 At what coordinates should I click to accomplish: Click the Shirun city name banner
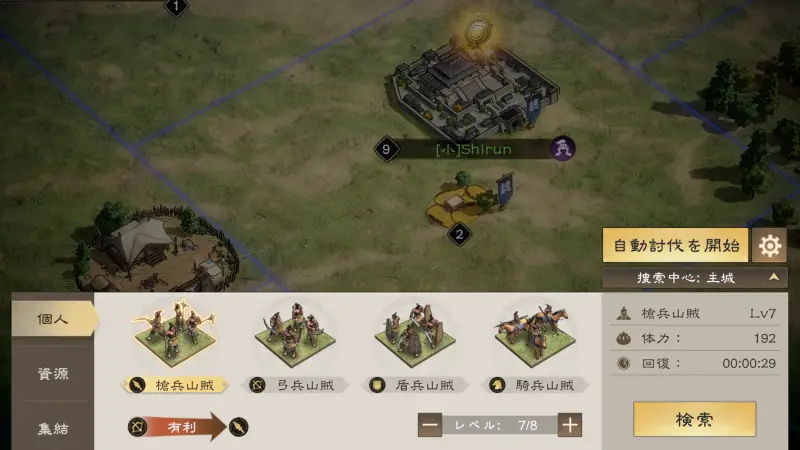[474, 150]
